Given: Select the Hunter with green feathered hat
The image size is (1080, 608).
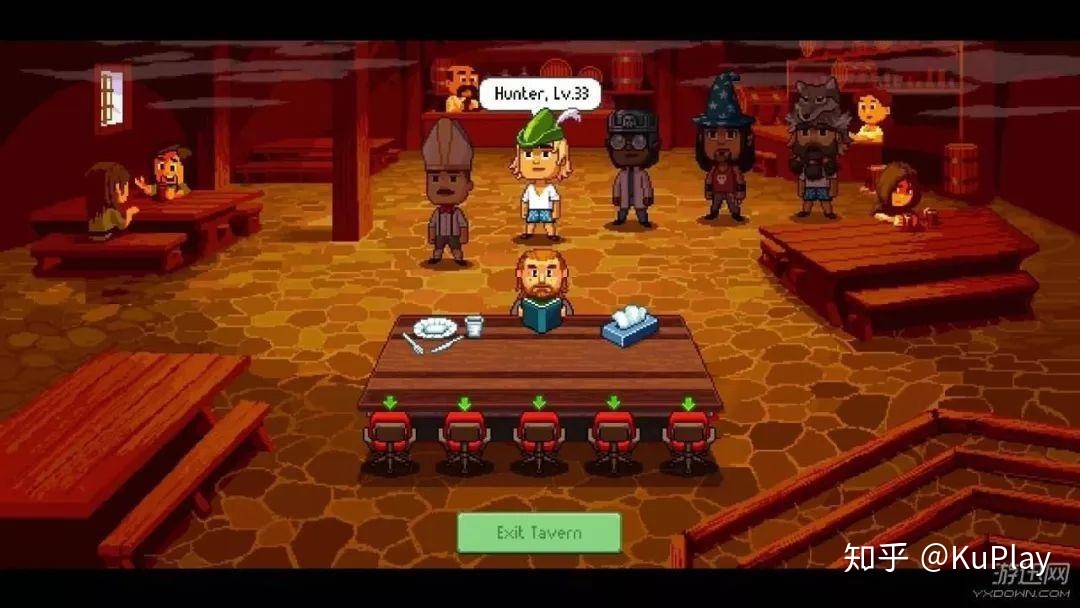Looking at the screenshot, I should (538, 180).
